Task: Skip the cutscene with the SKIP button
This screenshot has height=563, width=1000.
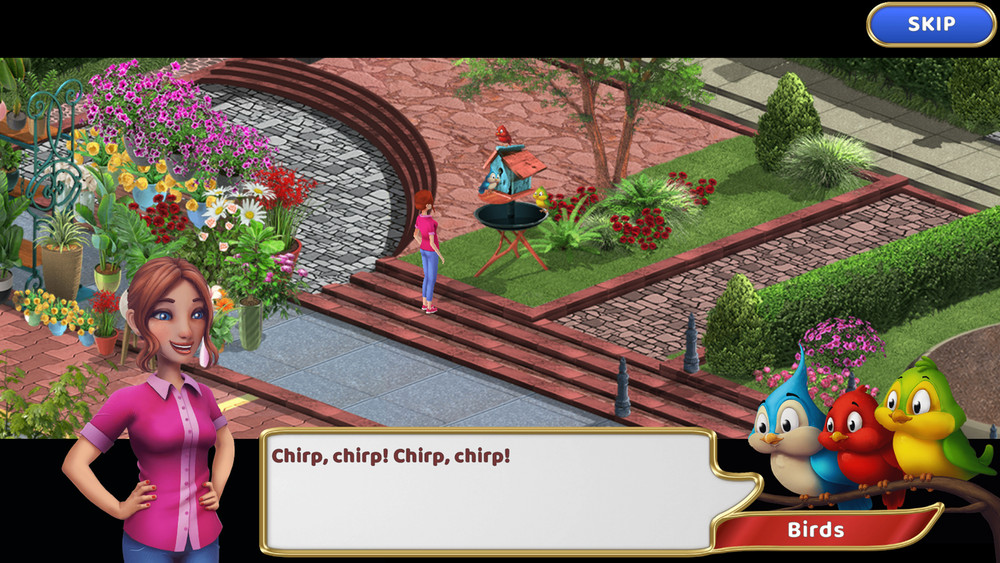Action: [x=930, y=24]
